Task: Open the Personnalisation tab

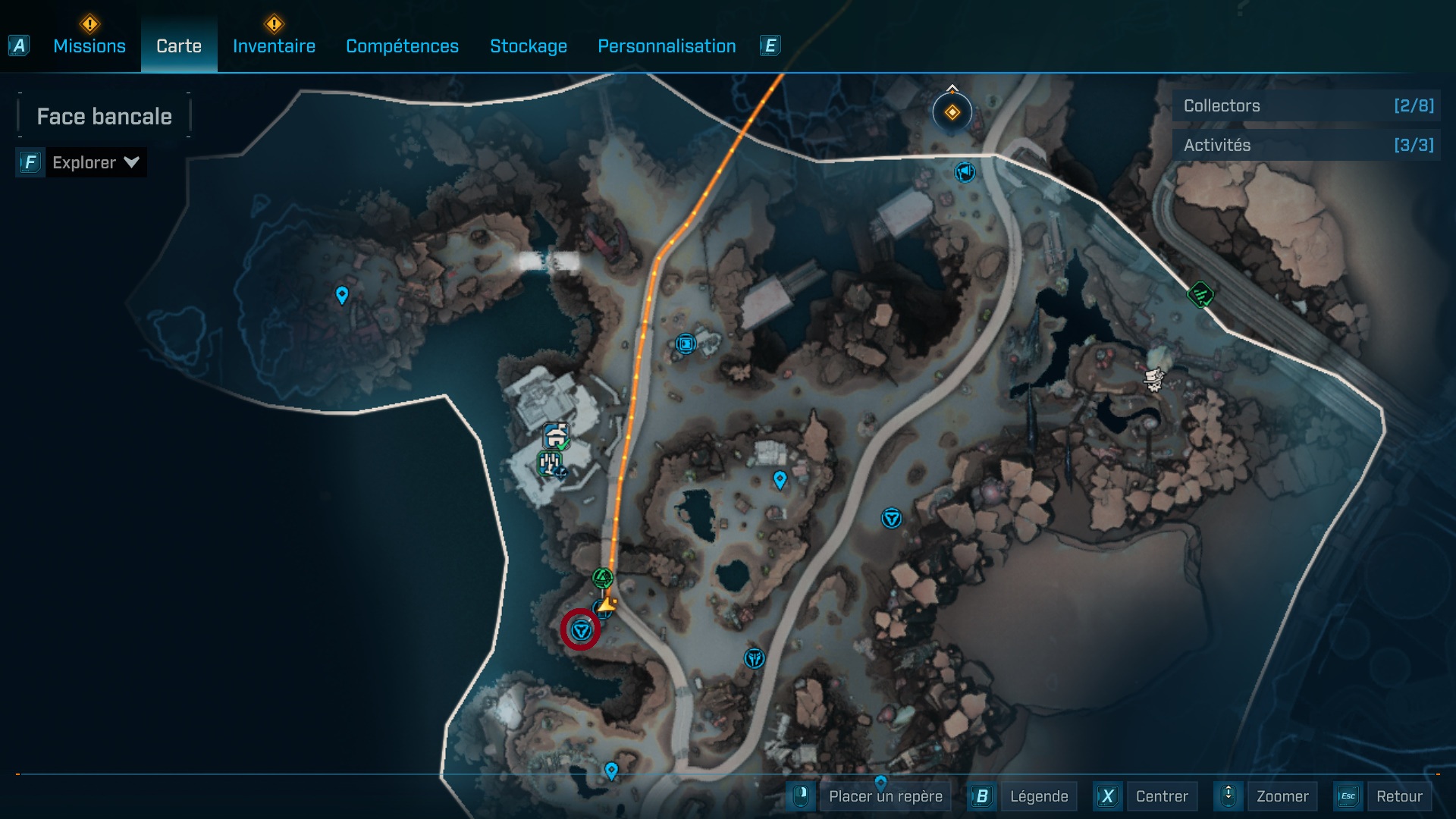Action: 667,46
